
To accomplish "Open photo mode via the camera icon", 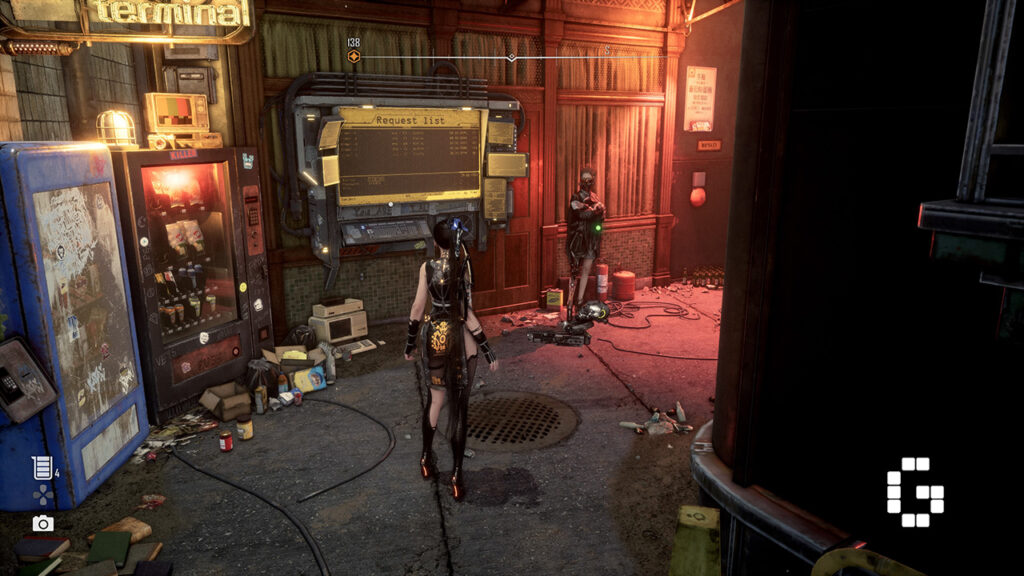I will (42, 523).
